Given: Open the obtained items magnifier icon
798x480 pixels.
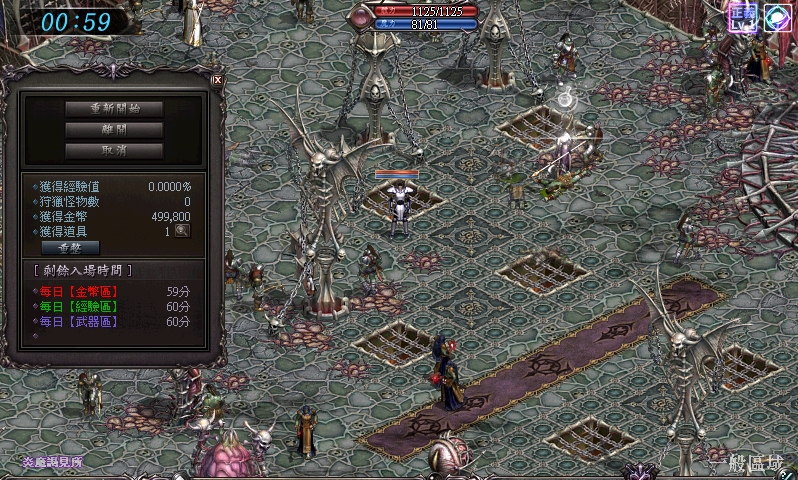Looking at the screenshot, I should [182, 230].
